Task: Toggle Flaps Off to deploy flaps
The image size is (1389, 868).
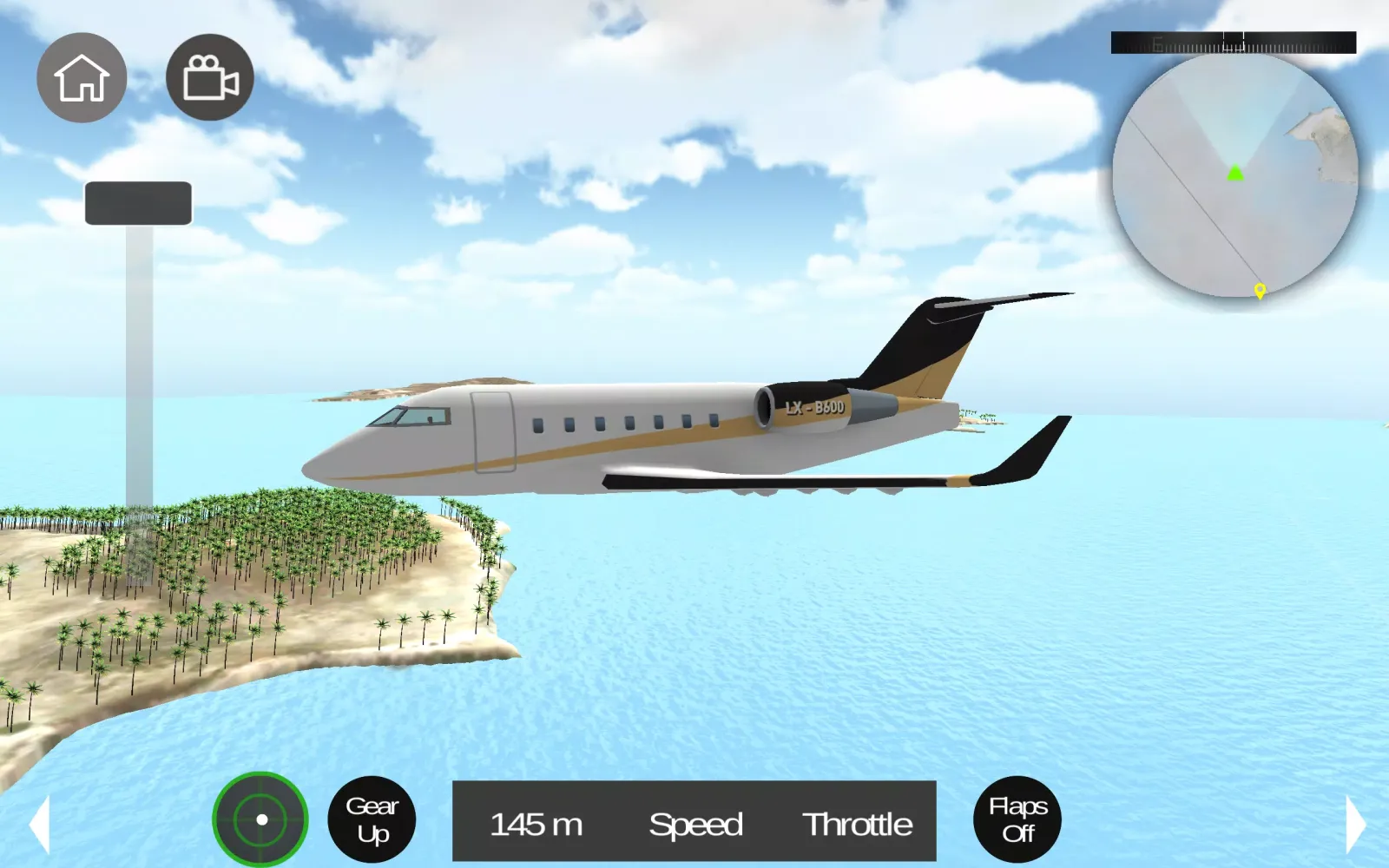Action: coord(1017,819)
